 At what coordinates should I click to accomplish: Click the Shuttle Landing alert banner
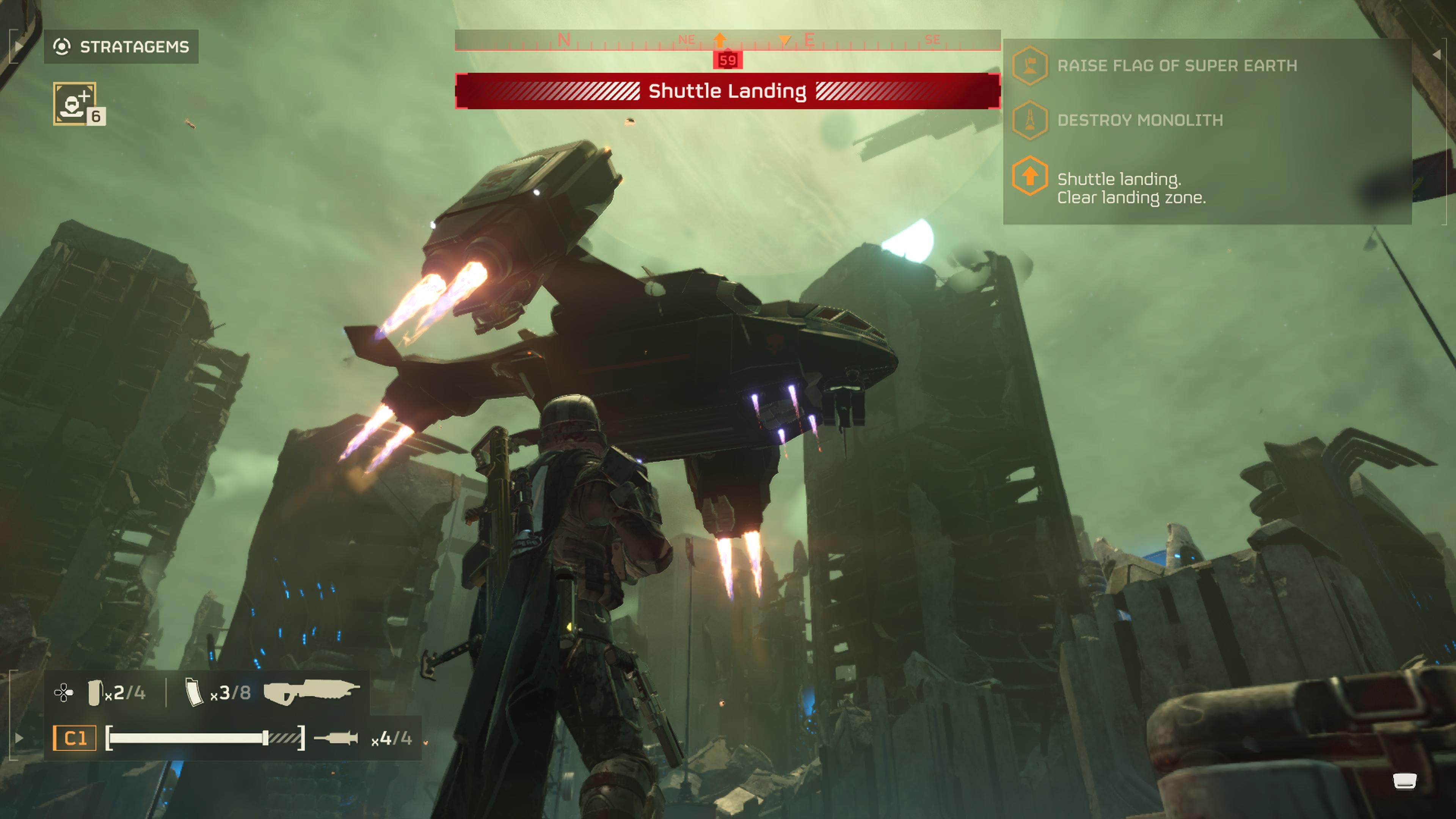tap(728, 91)
